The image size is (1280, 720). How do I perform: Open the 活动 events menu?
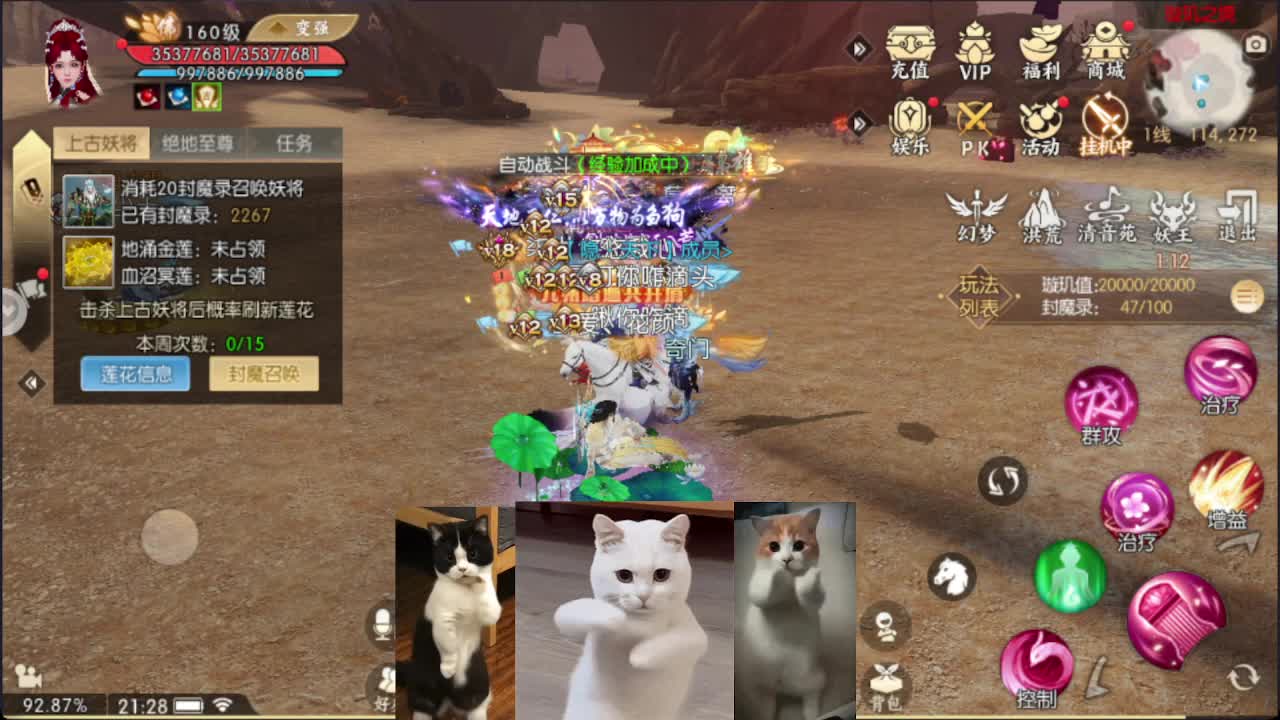[x=1040, y=125]
